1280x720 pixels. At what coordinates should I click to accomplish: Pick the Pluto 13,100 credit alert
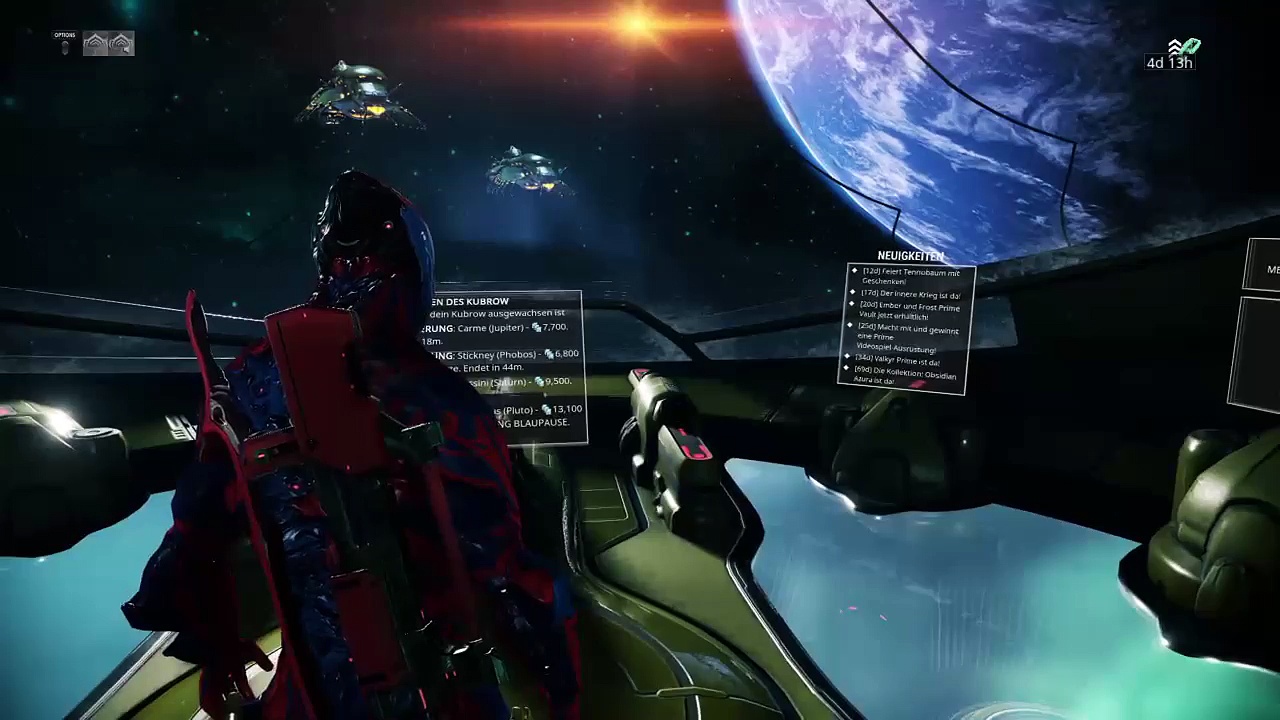(x=535, y=410)
